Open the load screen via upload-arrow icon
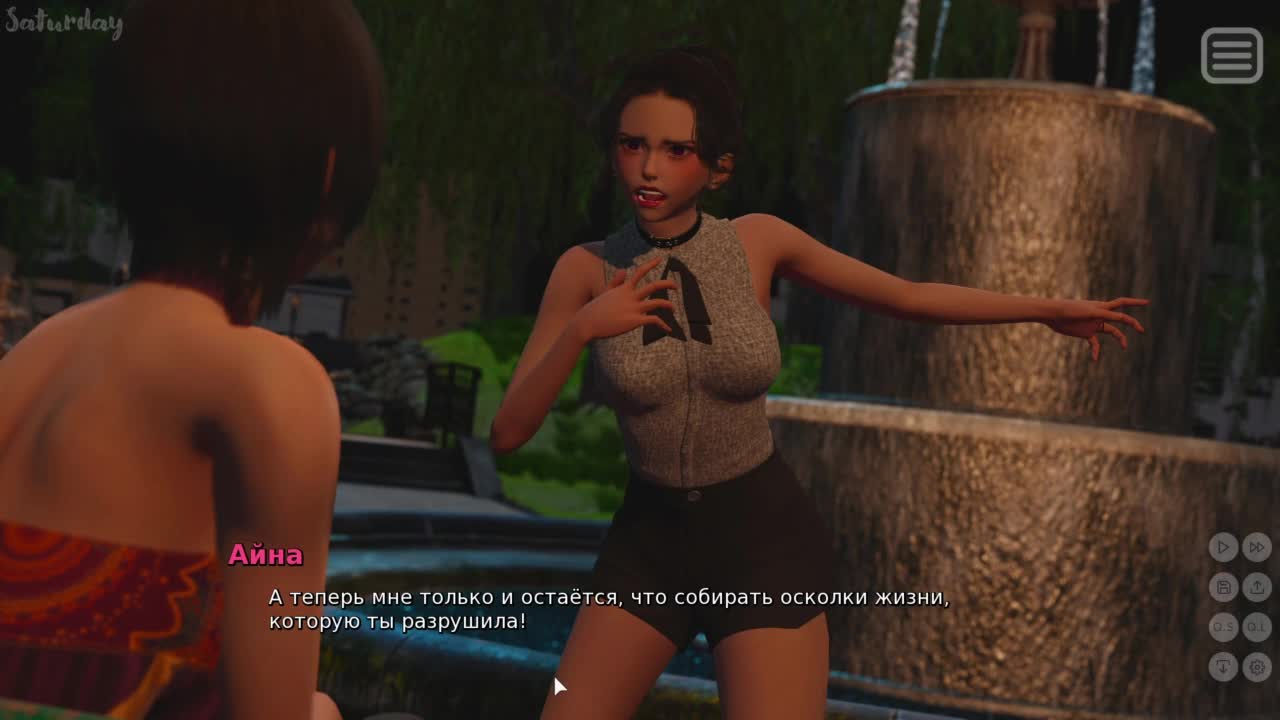The height and width of the screenshot is (720, 1280). (x=1257, y=587)
